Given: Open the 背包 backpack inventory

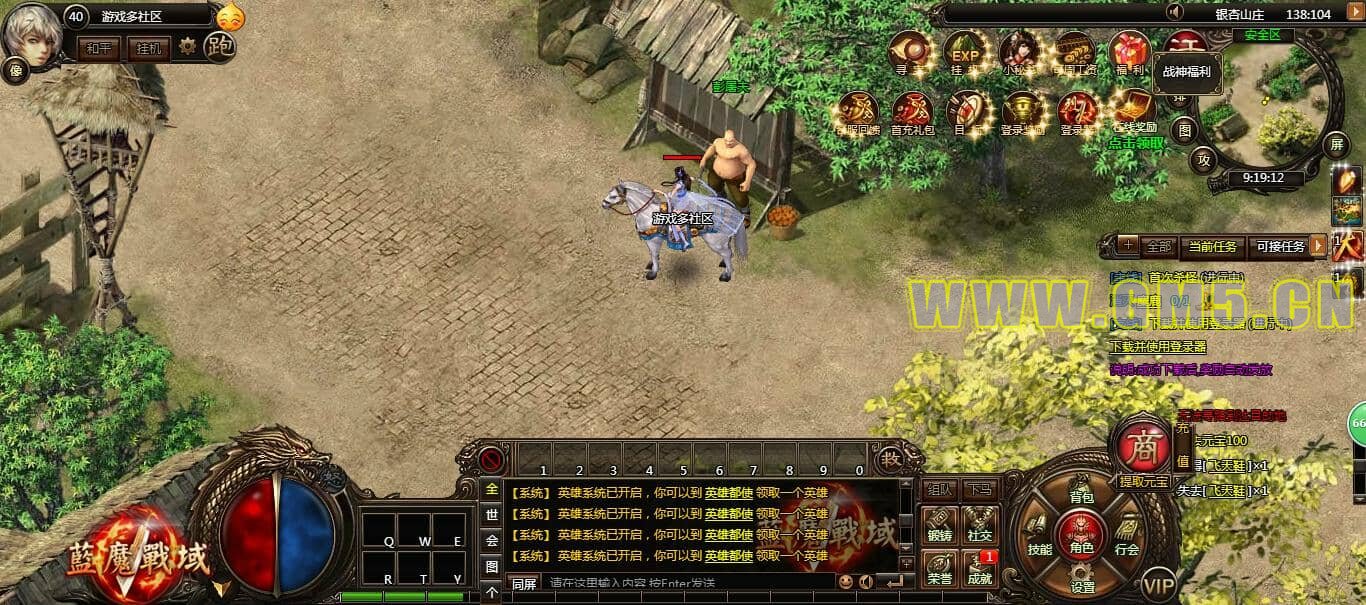Looking at the screenshot, I should pyautogui.click(x=1082, y=490).
